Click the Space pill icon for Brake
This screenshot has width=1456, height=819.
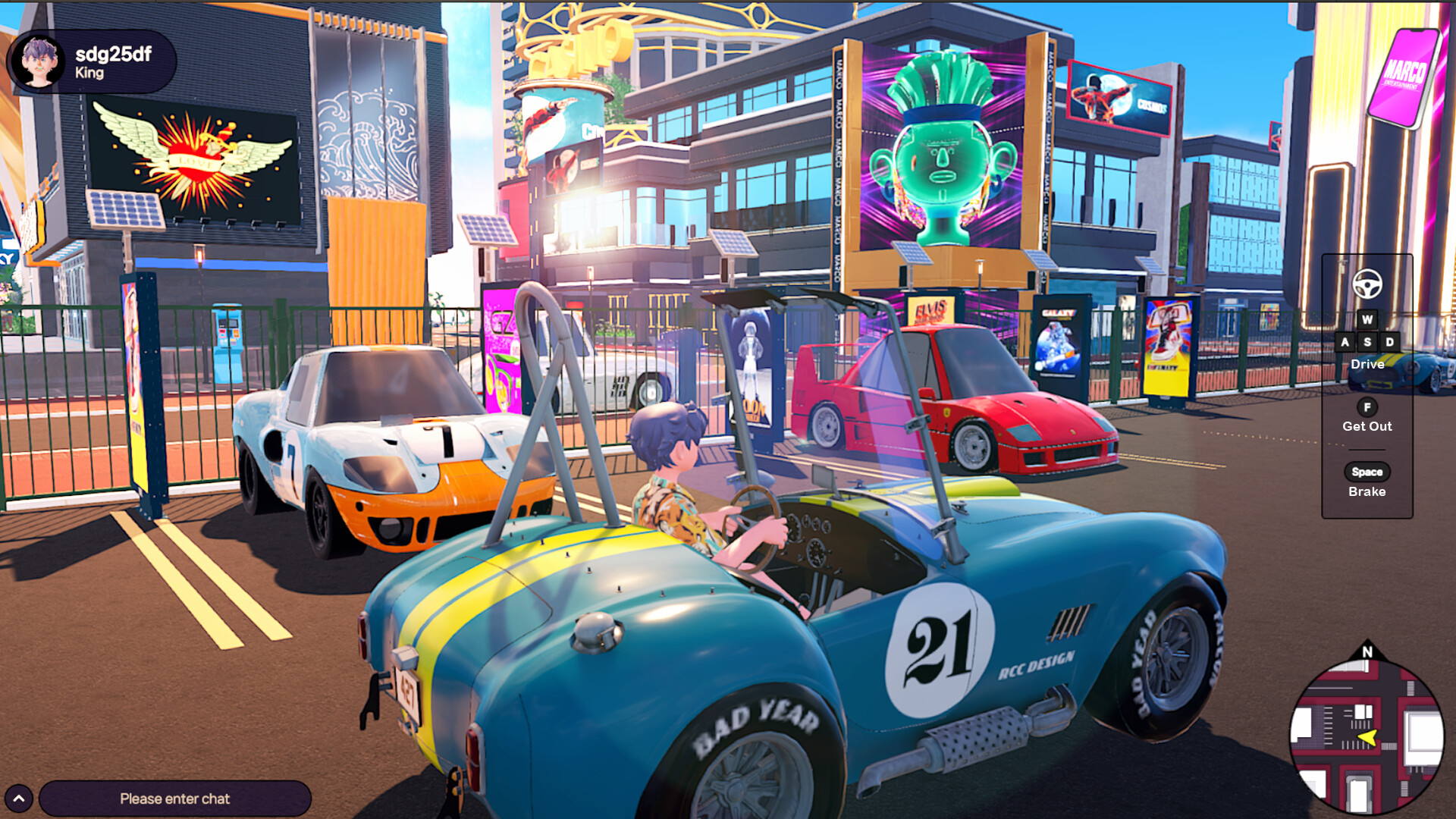tap(1367, 472)
